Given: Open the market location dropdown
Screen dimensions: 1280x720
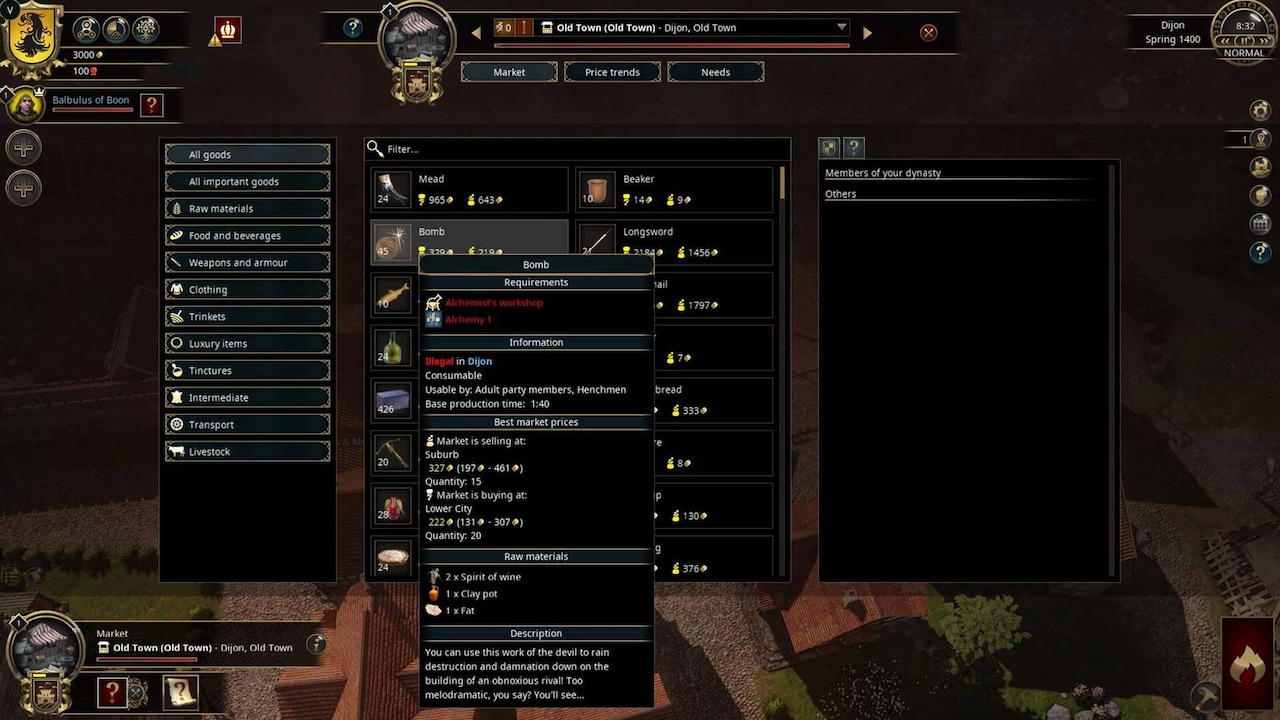Looking at the screenshot, I should tap(841, 27).
